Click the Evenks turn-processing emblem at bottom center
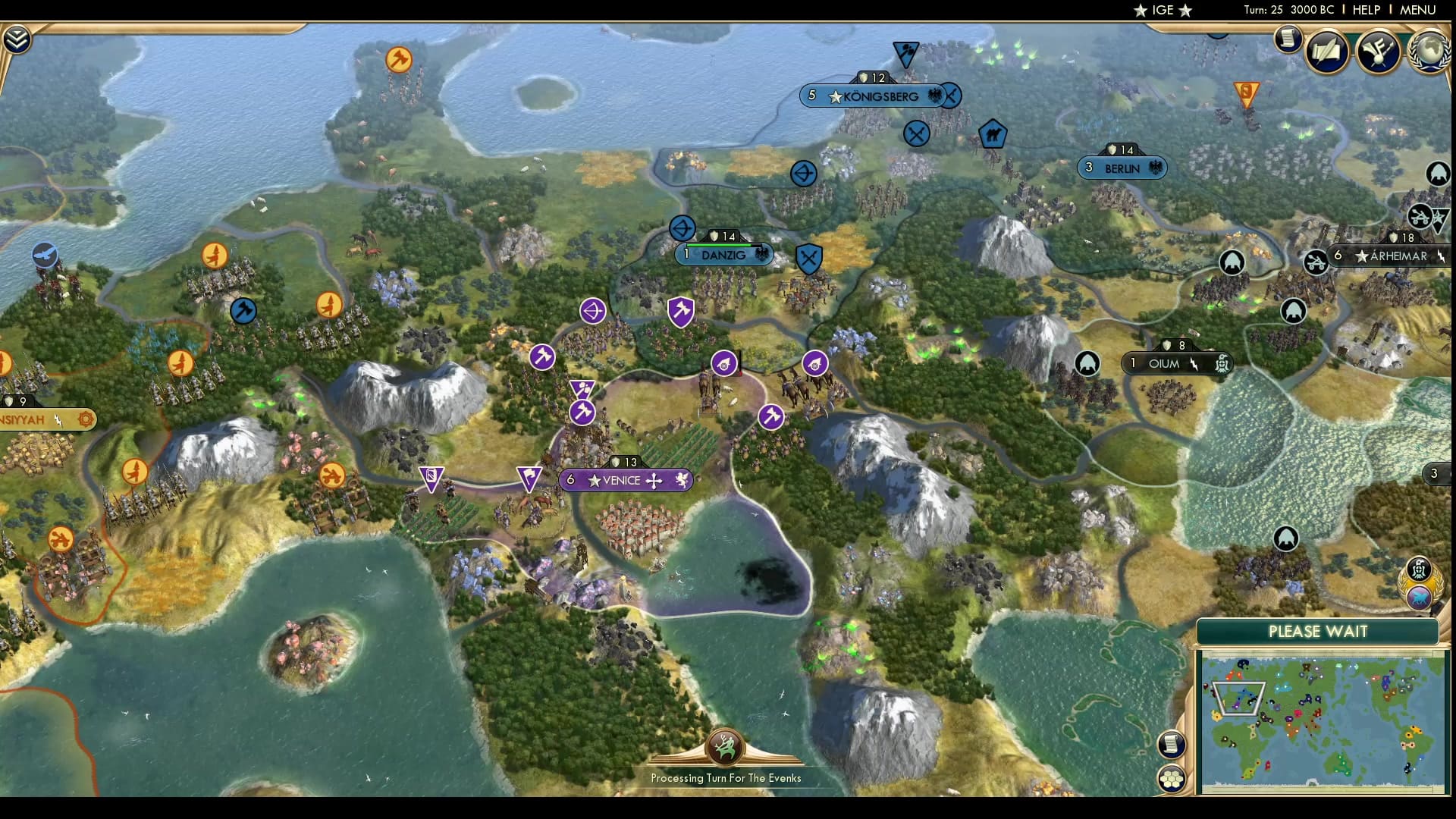 (726, 747)
